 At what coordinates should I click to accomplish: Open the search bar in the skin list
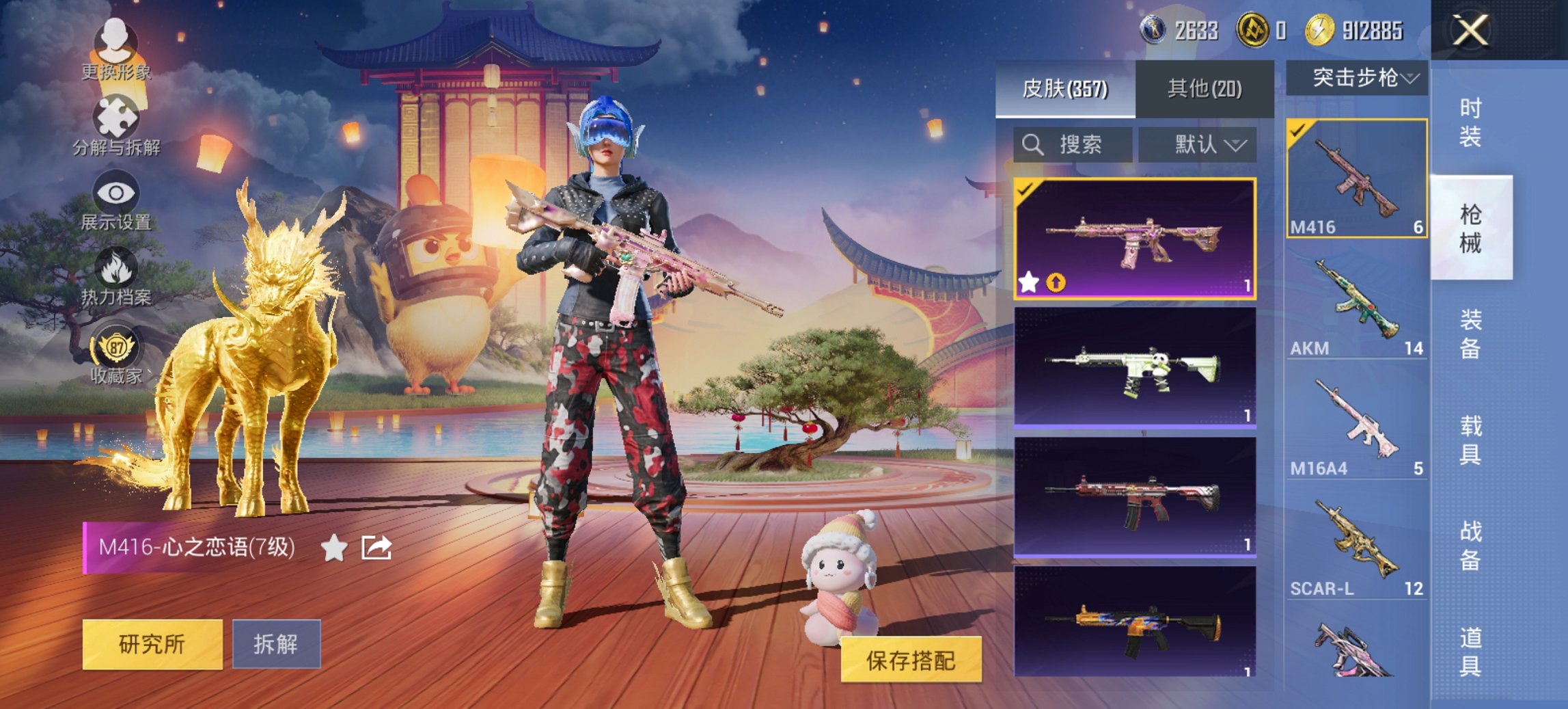(x=1071, y=146)
